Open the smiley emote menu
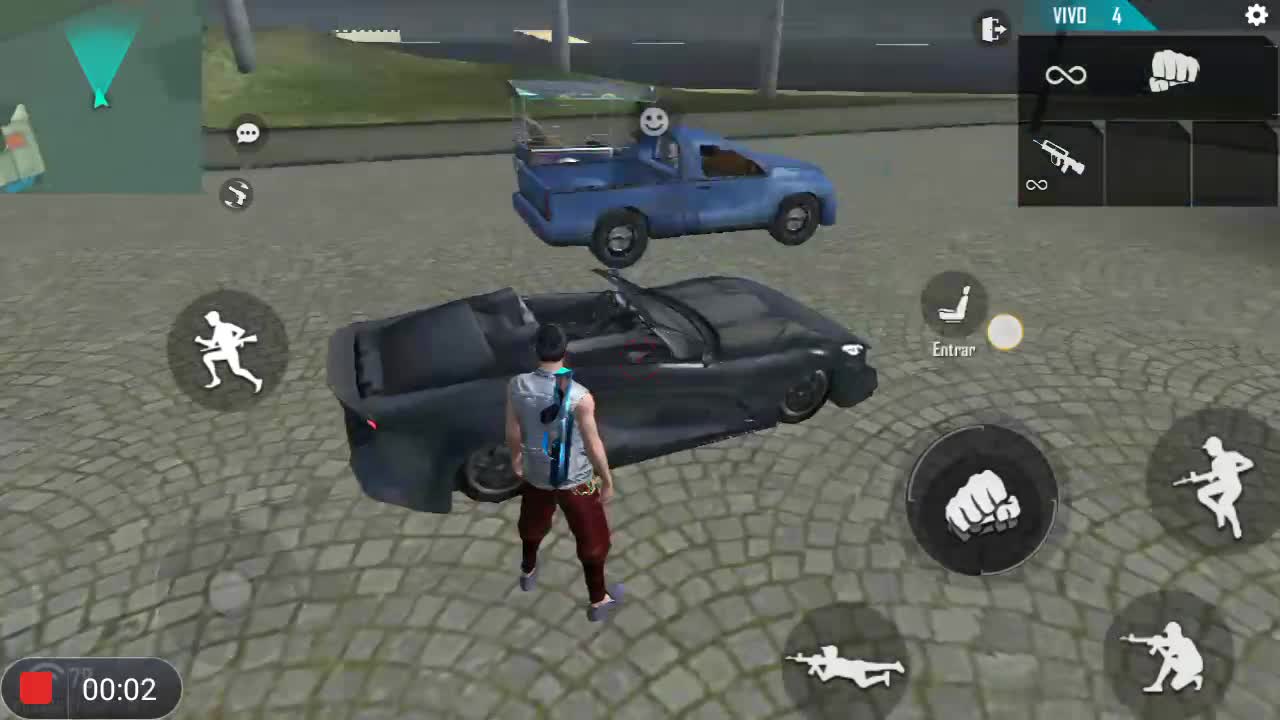 [x=654, y=122]
